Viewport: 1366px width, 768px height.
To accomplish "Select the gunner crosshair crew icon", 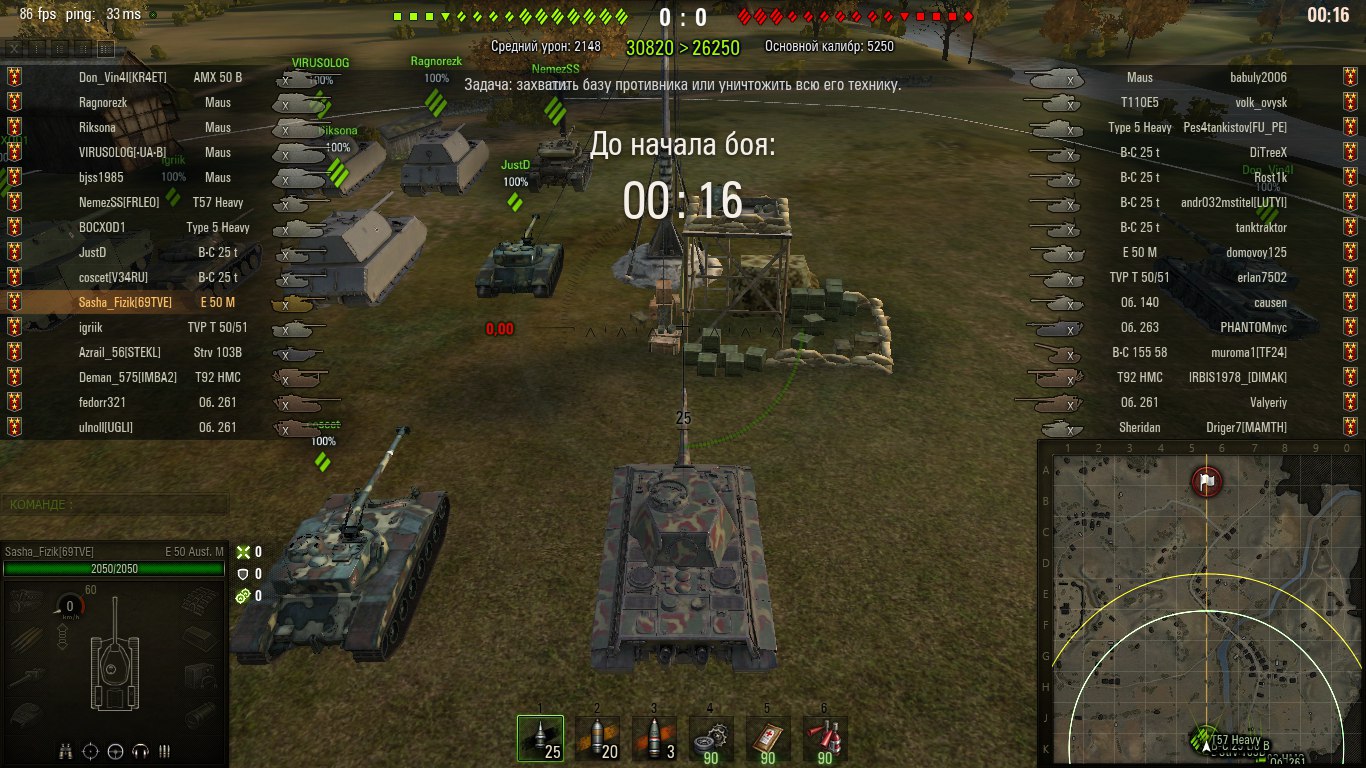I will point(91,751).
